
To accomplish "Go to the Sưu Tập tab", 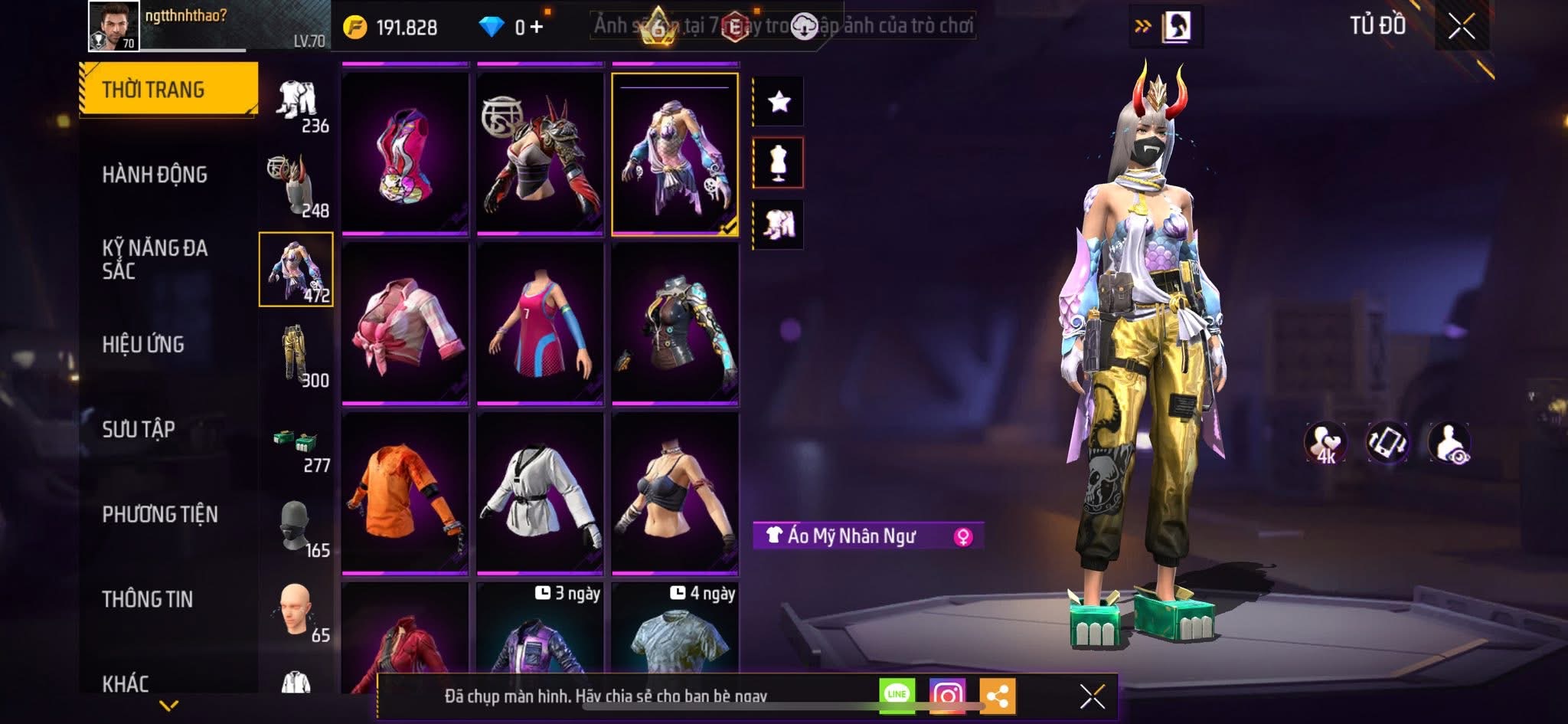I will [139, 429].
